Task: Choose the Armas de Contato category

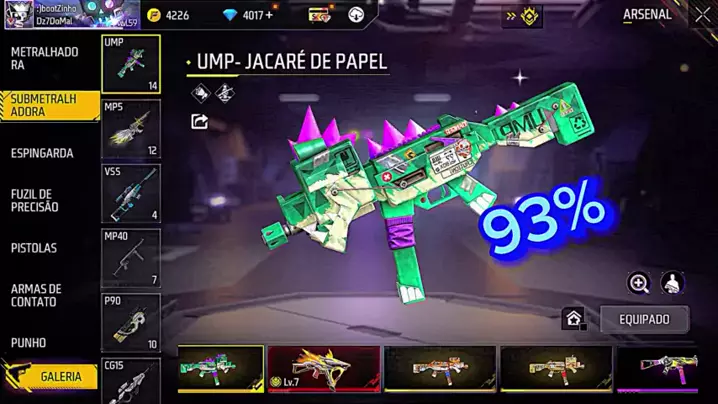Action: tap(37, 295)
